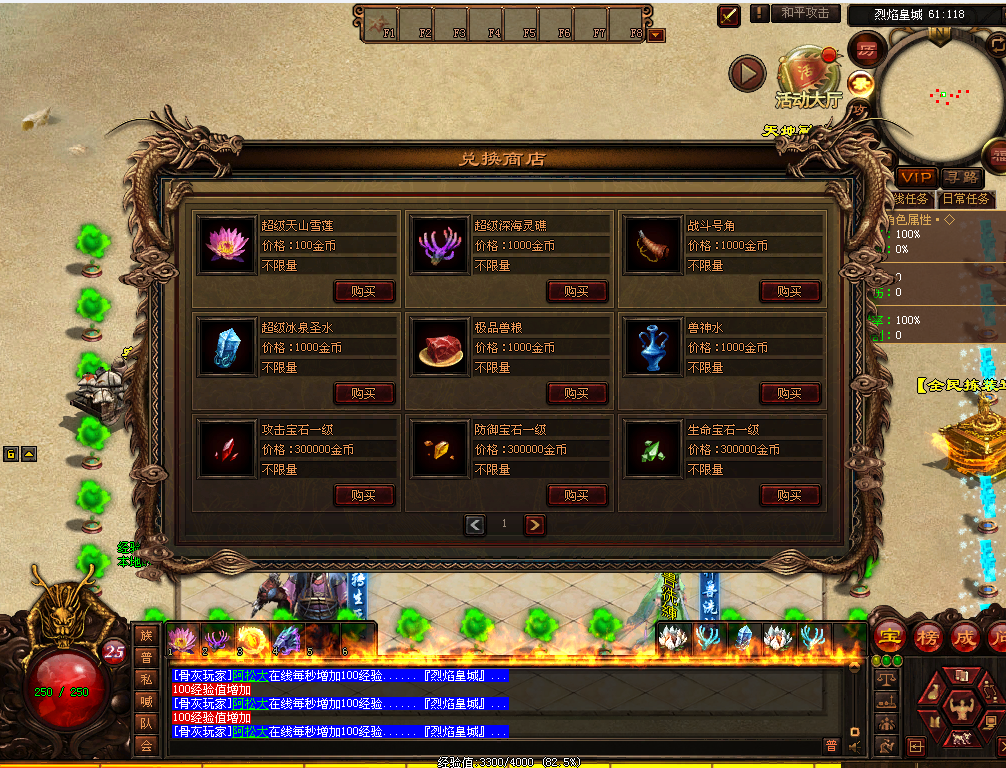
Task: Toggle the 和平攻击 attack mode button
Action: click(x=805, y=13)
